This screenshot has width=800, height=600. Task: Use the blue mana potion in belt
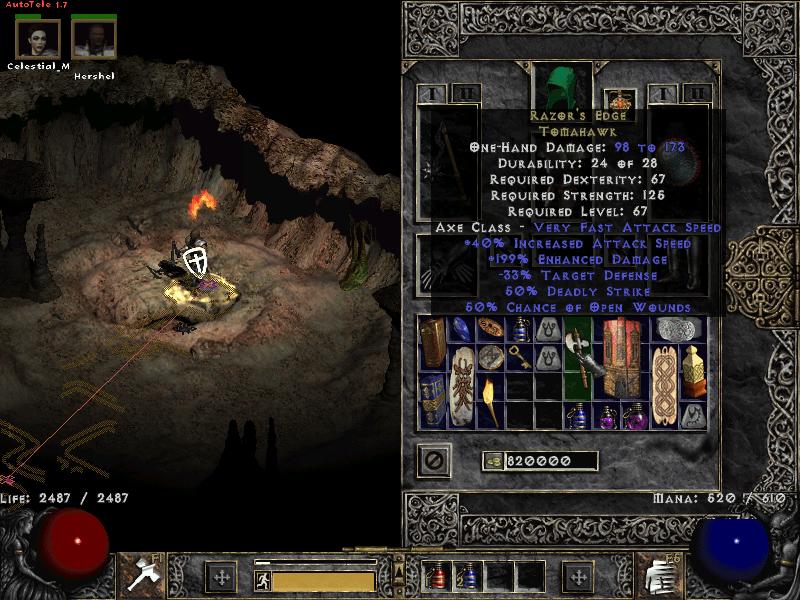pos(468,576)
